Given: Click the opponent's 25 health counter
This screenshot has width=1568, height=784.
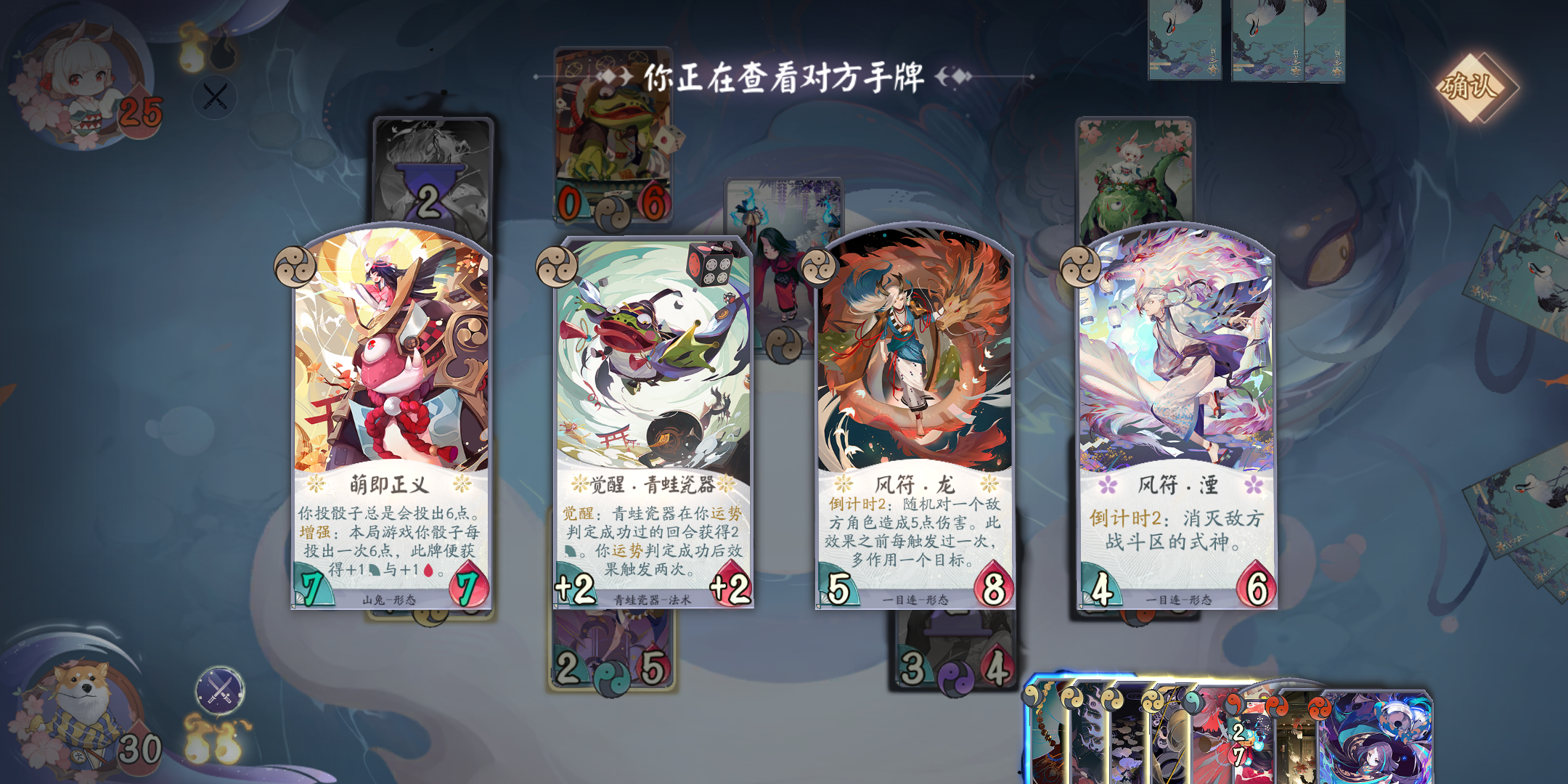Looking at the screenshot, I should 142,113.
